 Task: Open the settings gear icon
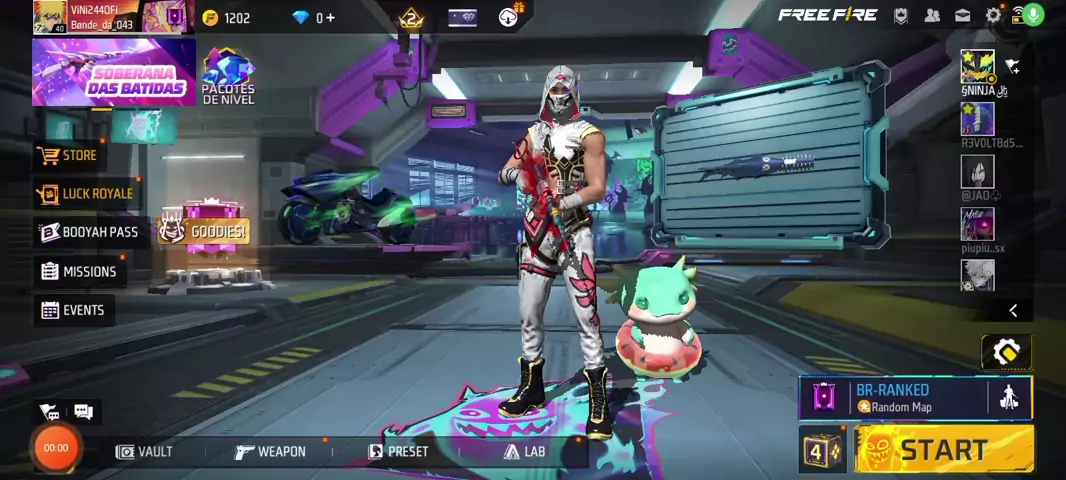[993, 15]
